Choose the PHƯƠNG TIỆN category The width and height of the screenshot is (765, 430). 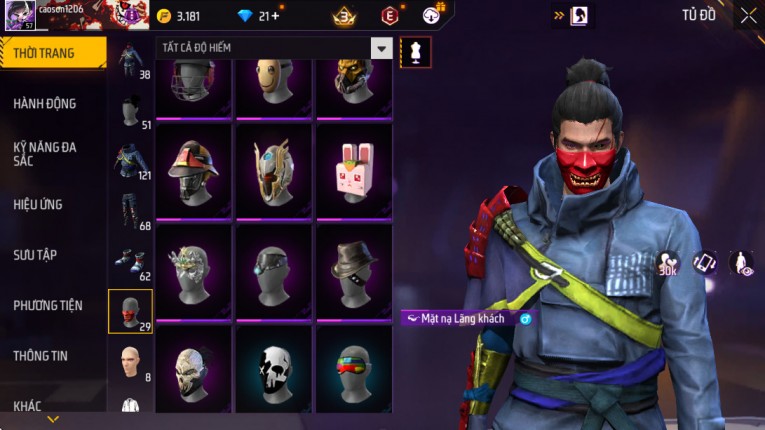tap(48, 305)
